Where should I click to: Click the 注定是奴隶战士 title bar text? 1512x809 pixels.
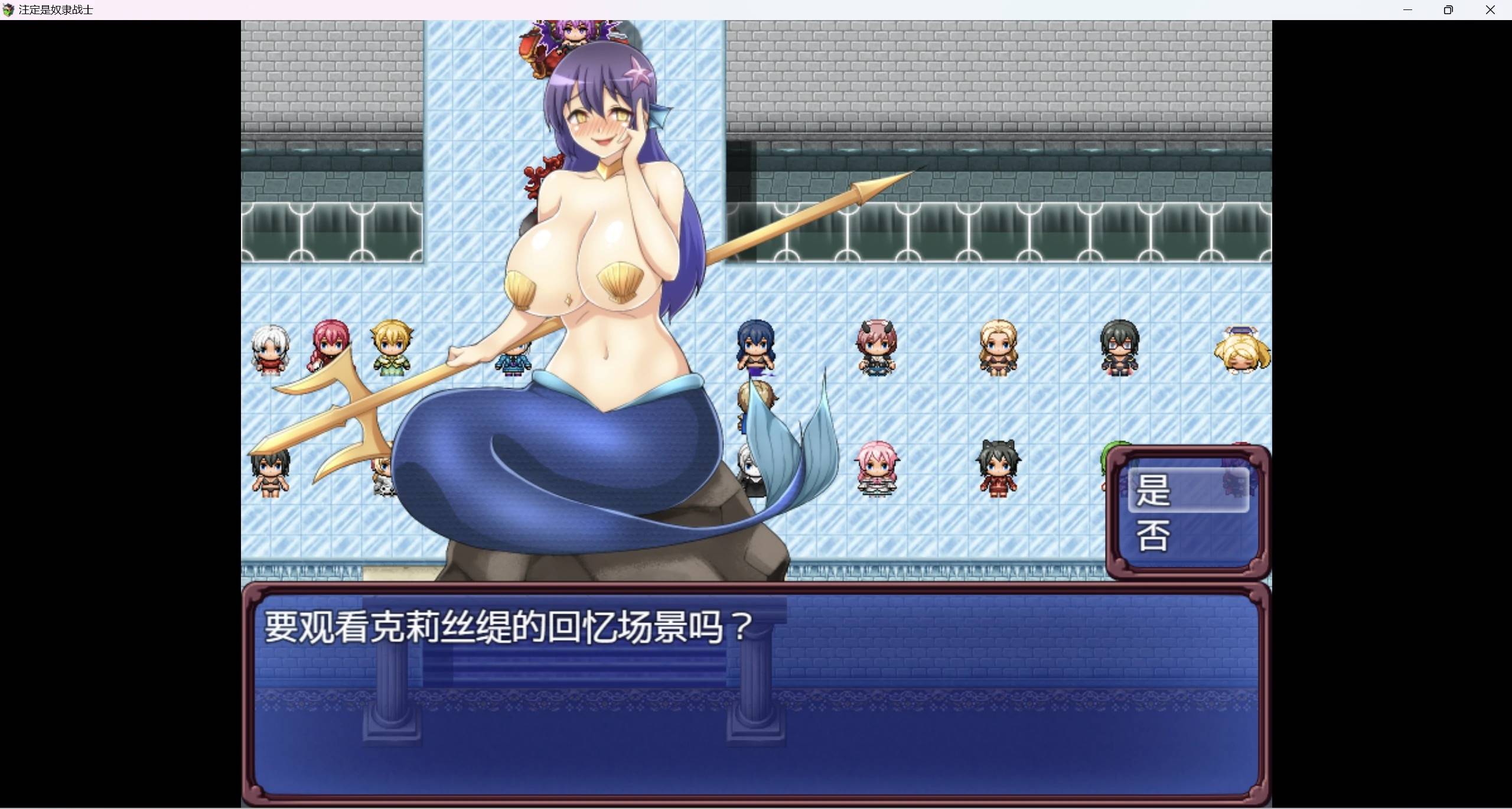[55, 9]
